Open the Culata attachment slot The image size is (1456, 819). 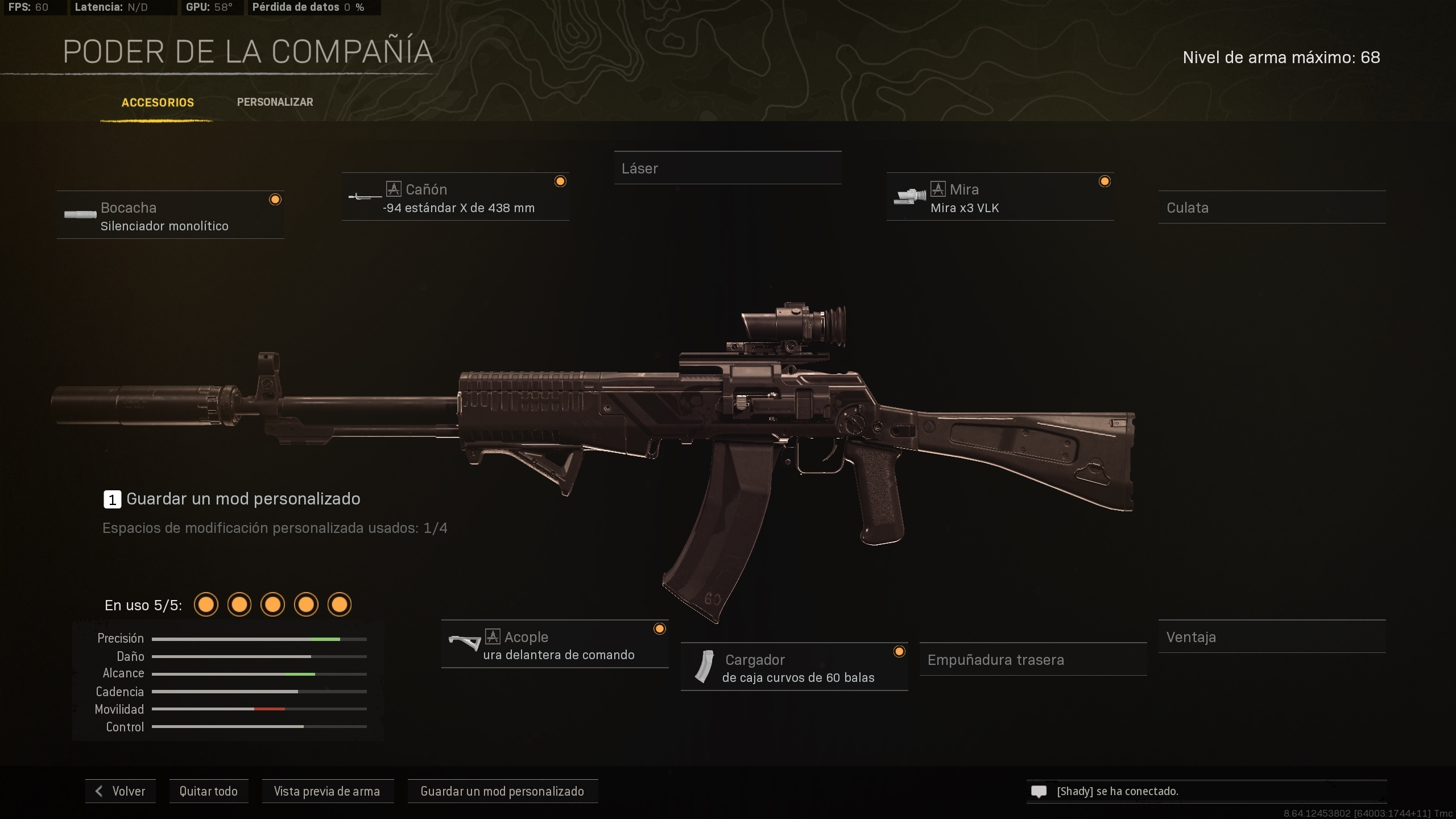(x=1273, y=208)
